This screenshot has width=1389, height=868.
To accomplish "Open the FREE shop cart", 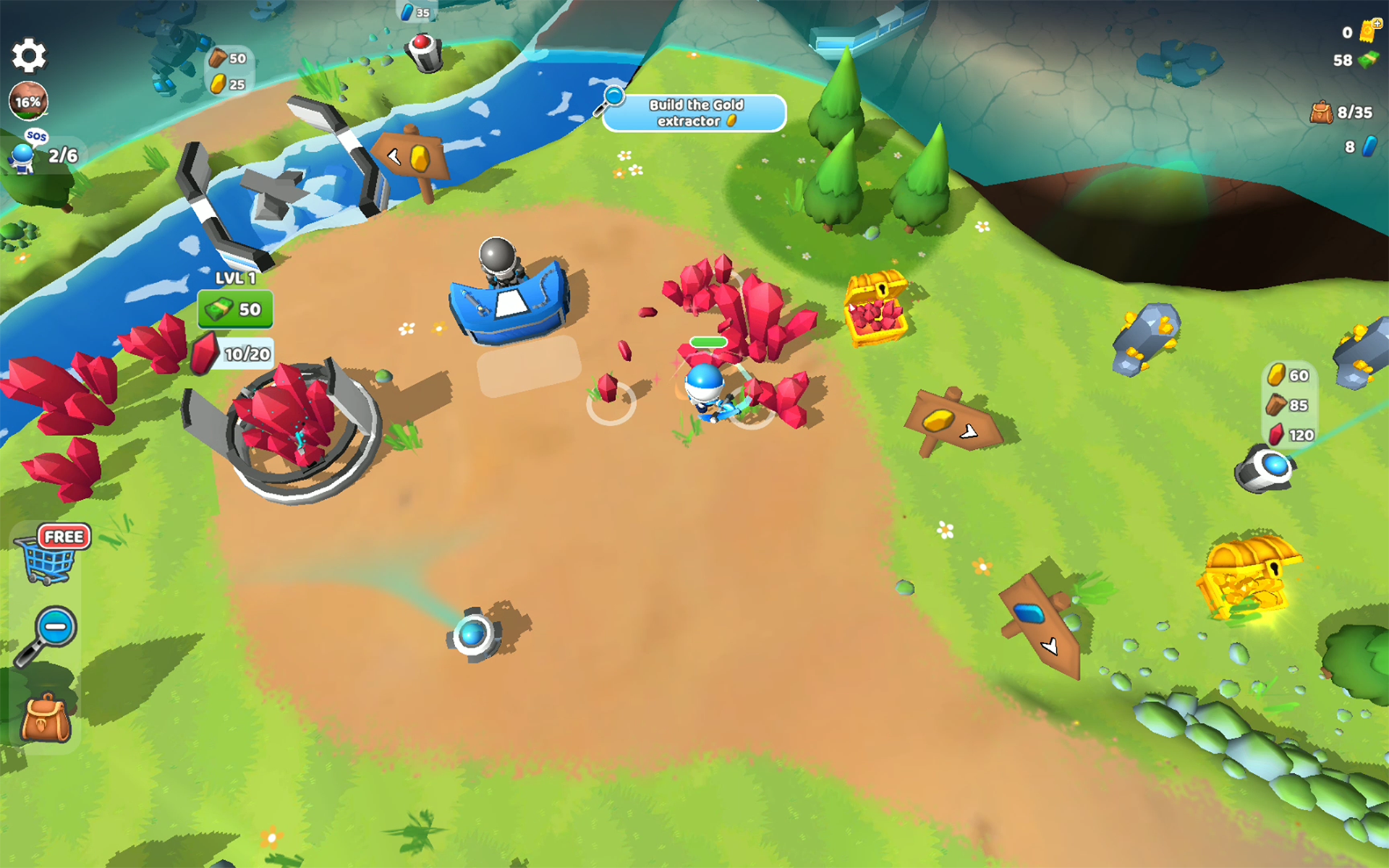I will (51, 556).
